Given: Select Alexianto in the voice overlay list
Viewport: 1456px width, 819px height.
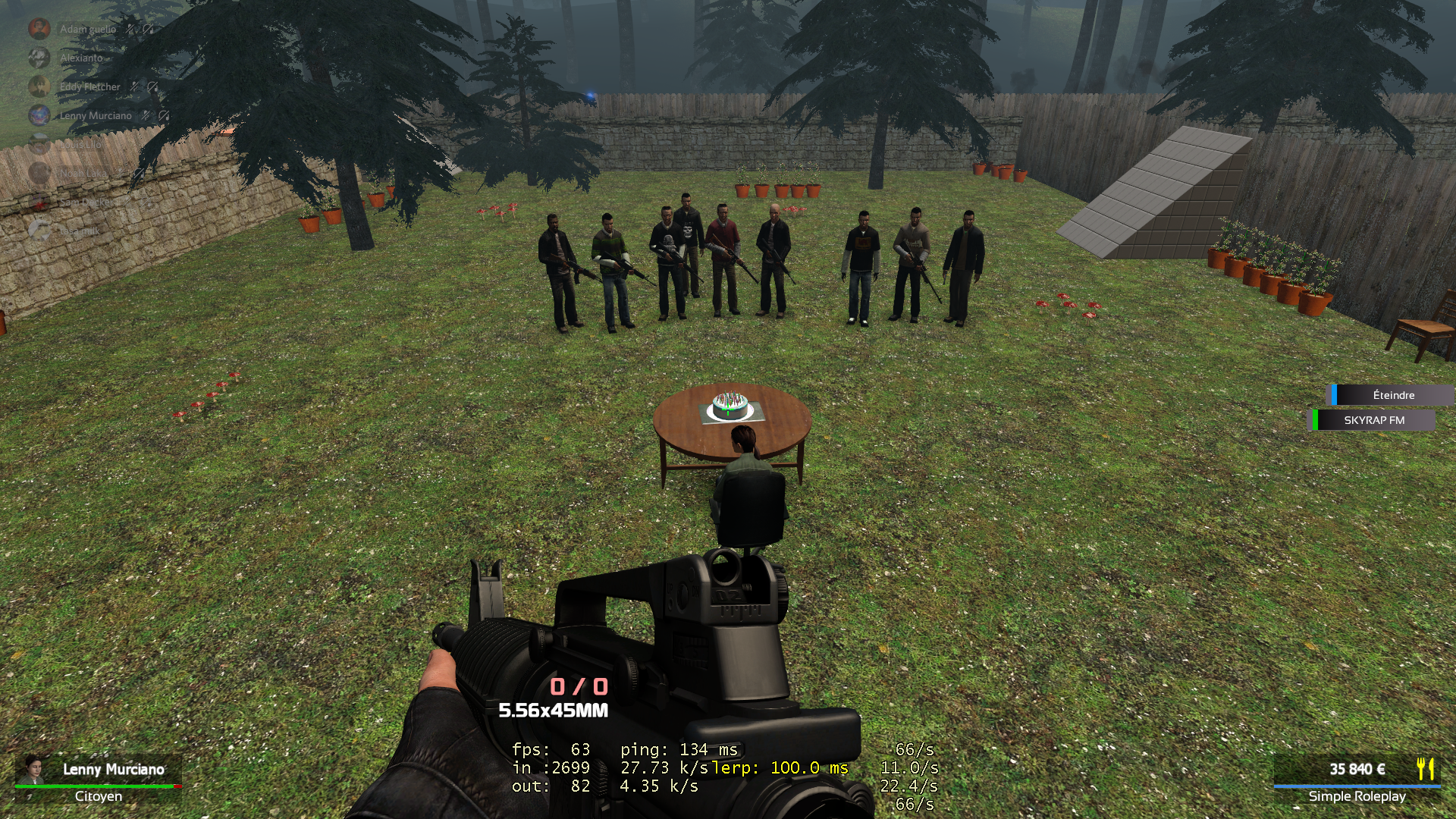Looking at the screenshot, I should [x=80, y=58].
